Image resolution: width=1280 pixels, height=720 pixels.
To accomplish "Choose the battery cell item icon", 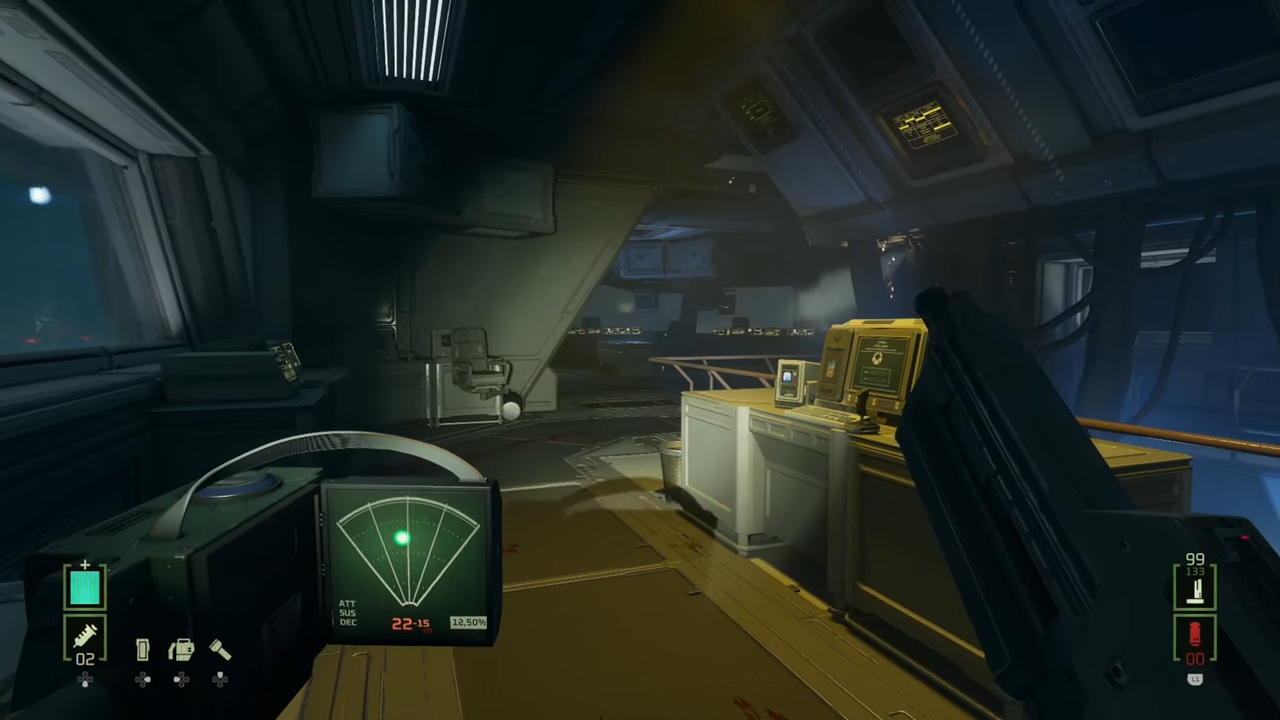I will 143,650.
